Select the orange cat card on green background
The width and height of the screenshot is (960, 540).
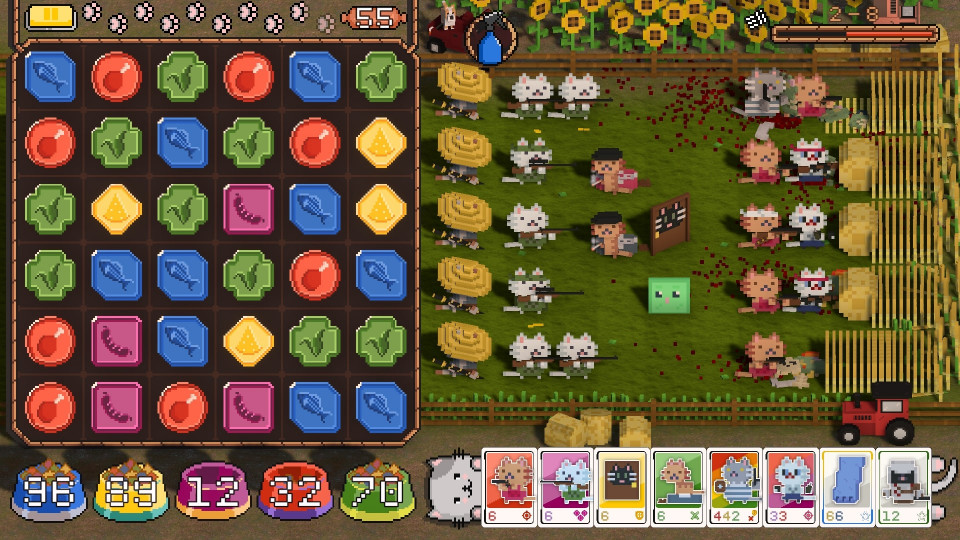[679, 487]
